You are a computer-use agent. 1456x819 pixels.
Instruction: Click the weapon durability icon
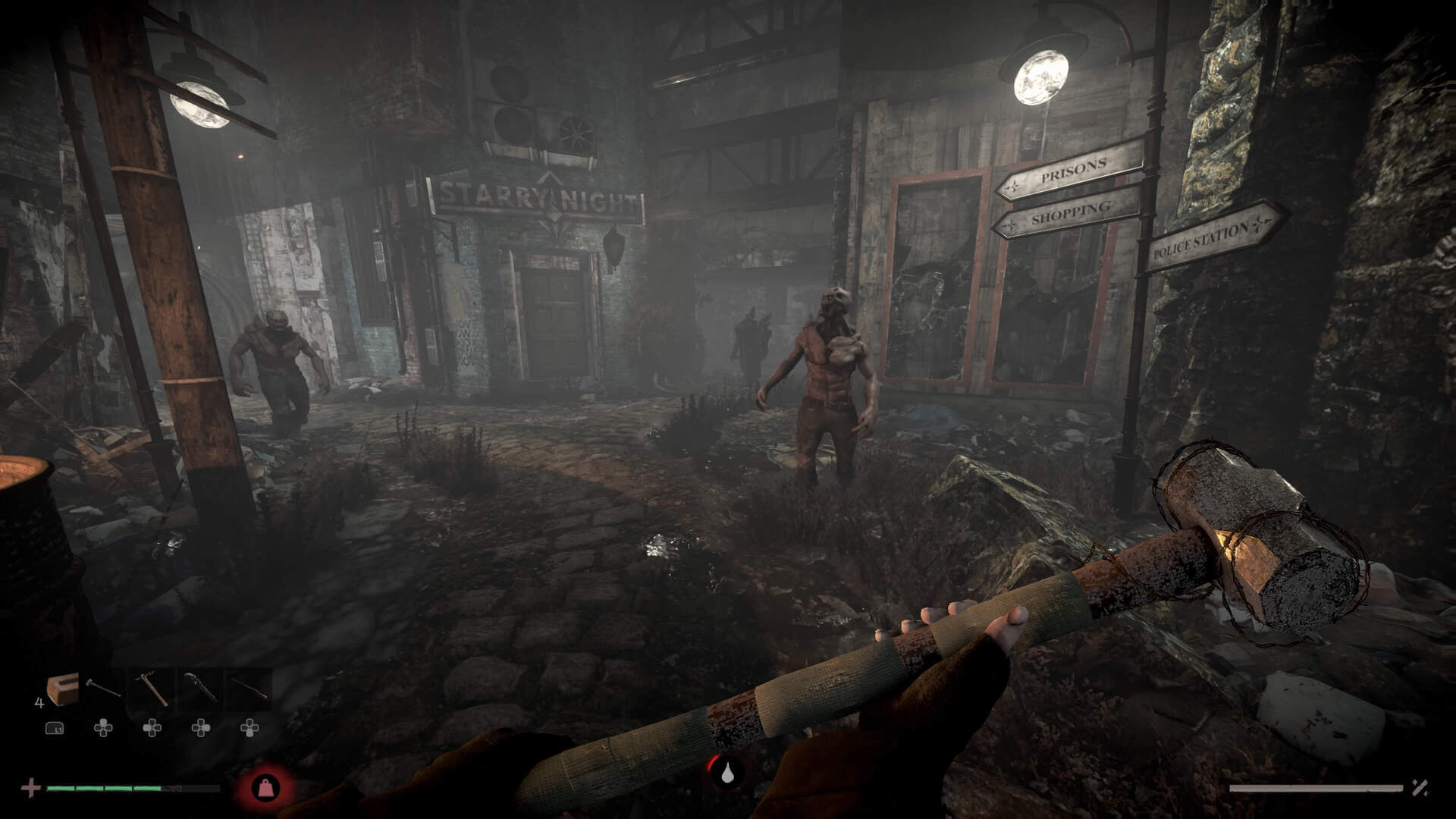pos(1420,788)
